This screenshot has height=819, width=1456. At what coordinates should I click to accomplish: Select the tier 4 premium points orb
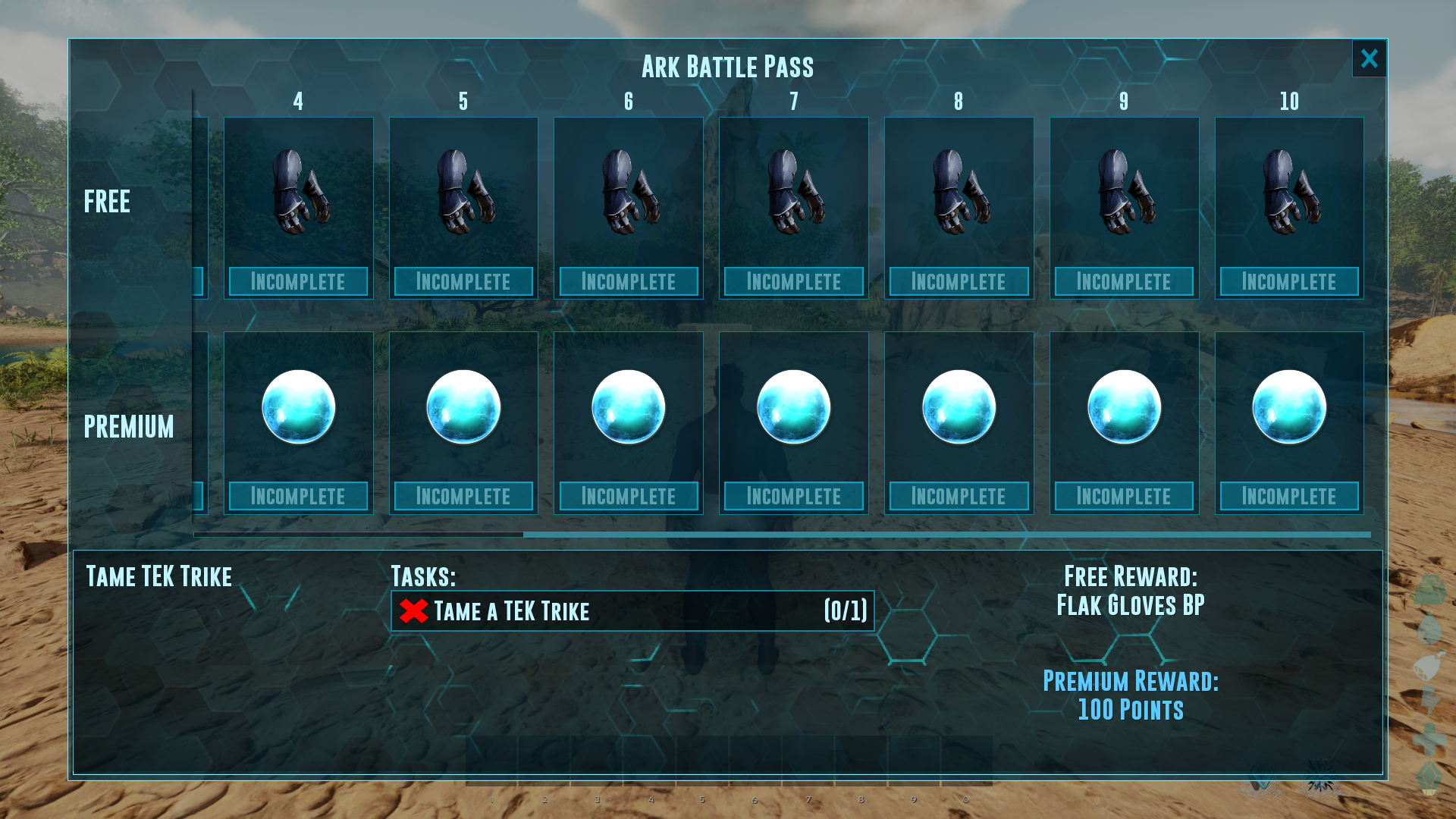pyautogui.click(x=299, y=407)
